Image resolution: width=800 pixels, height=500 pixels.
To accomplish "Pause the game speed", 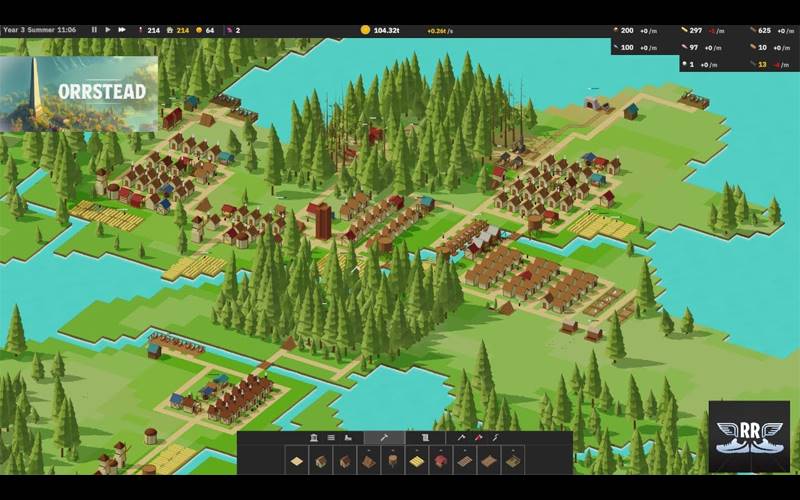I will (x=95, y=30).
